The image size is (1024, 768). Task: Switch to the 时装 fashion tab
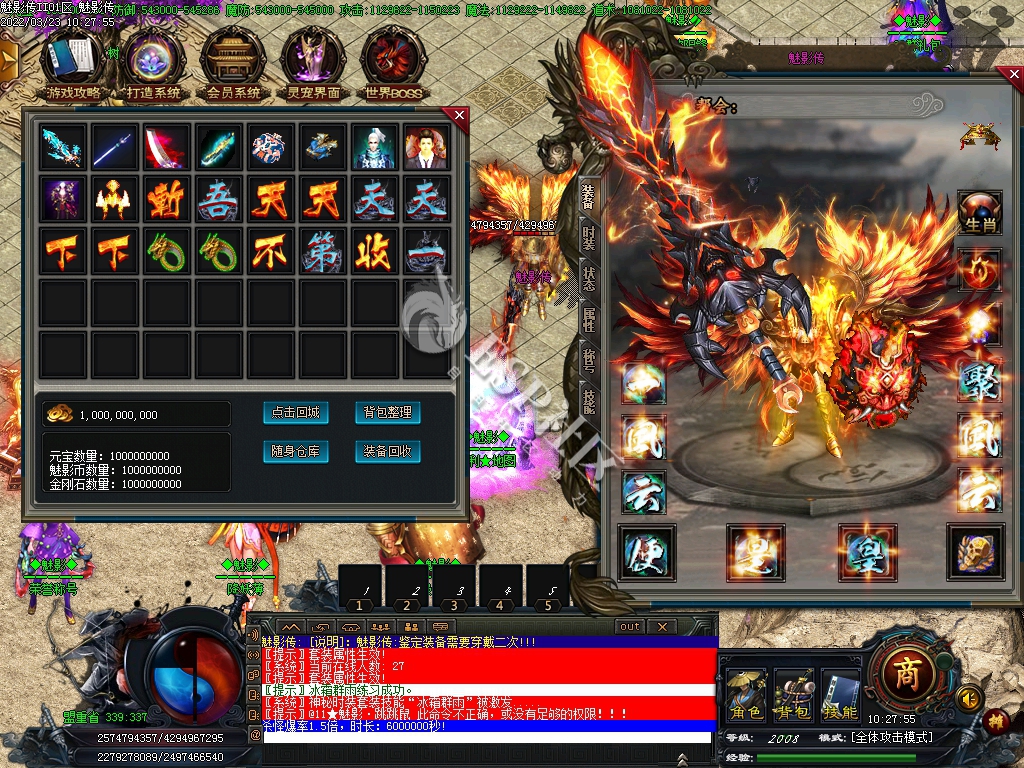pyautogui.click(x=589, y=238)
